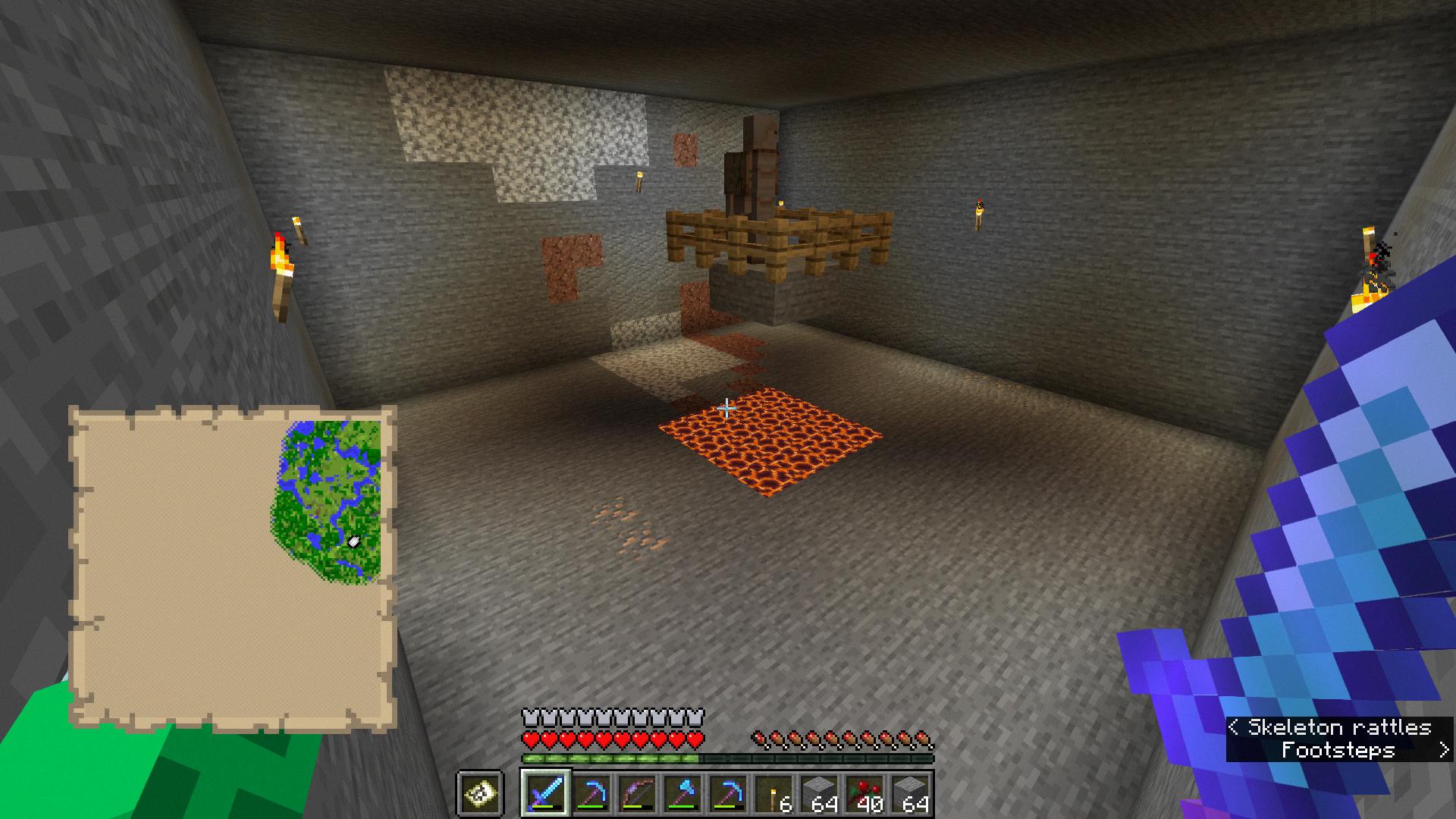Select the enchanted bow hotbar slot
This screenshot has height=819, width=1456.
click(636, 793)
